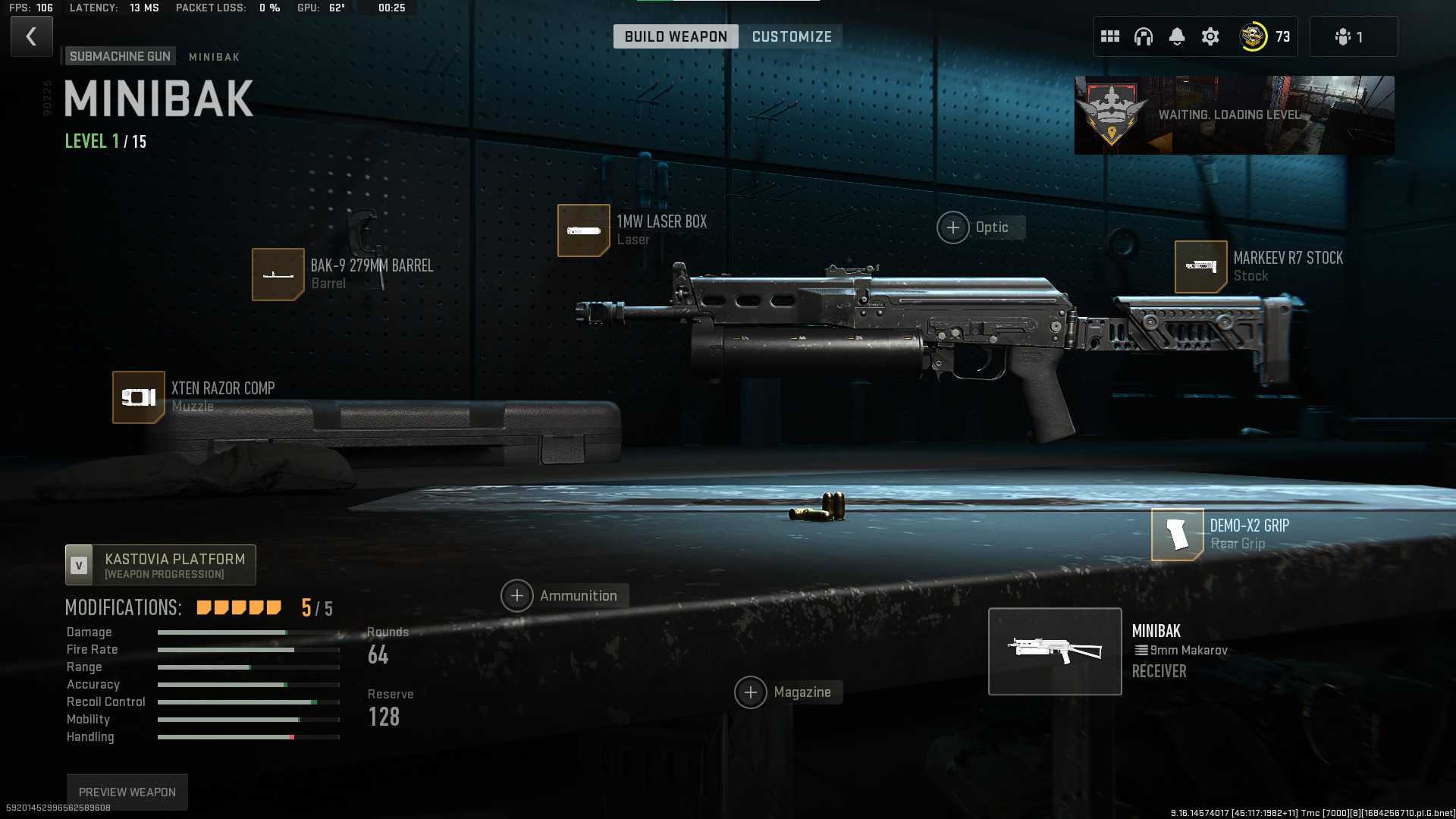Image resolution: width=1456 pixels, height=819 pixels.
Task: Select the Build Weapon tab
Action: click(675, 36)
